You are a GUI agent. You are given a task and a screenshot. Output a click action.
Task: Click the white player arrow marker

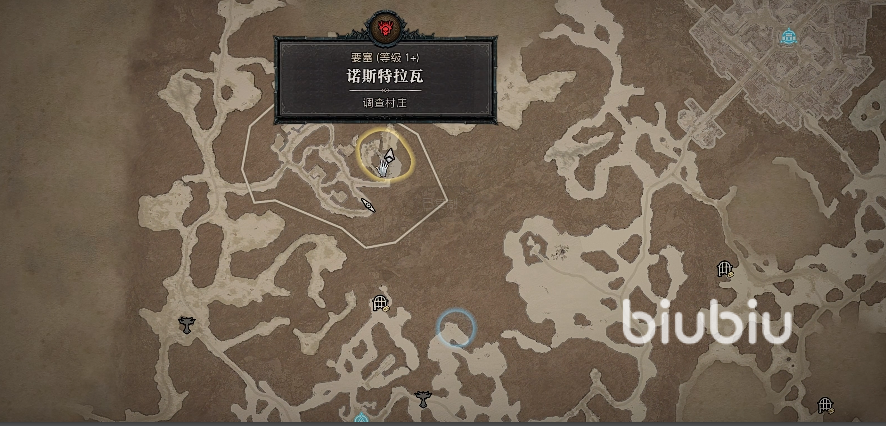(x=388, y=155)
